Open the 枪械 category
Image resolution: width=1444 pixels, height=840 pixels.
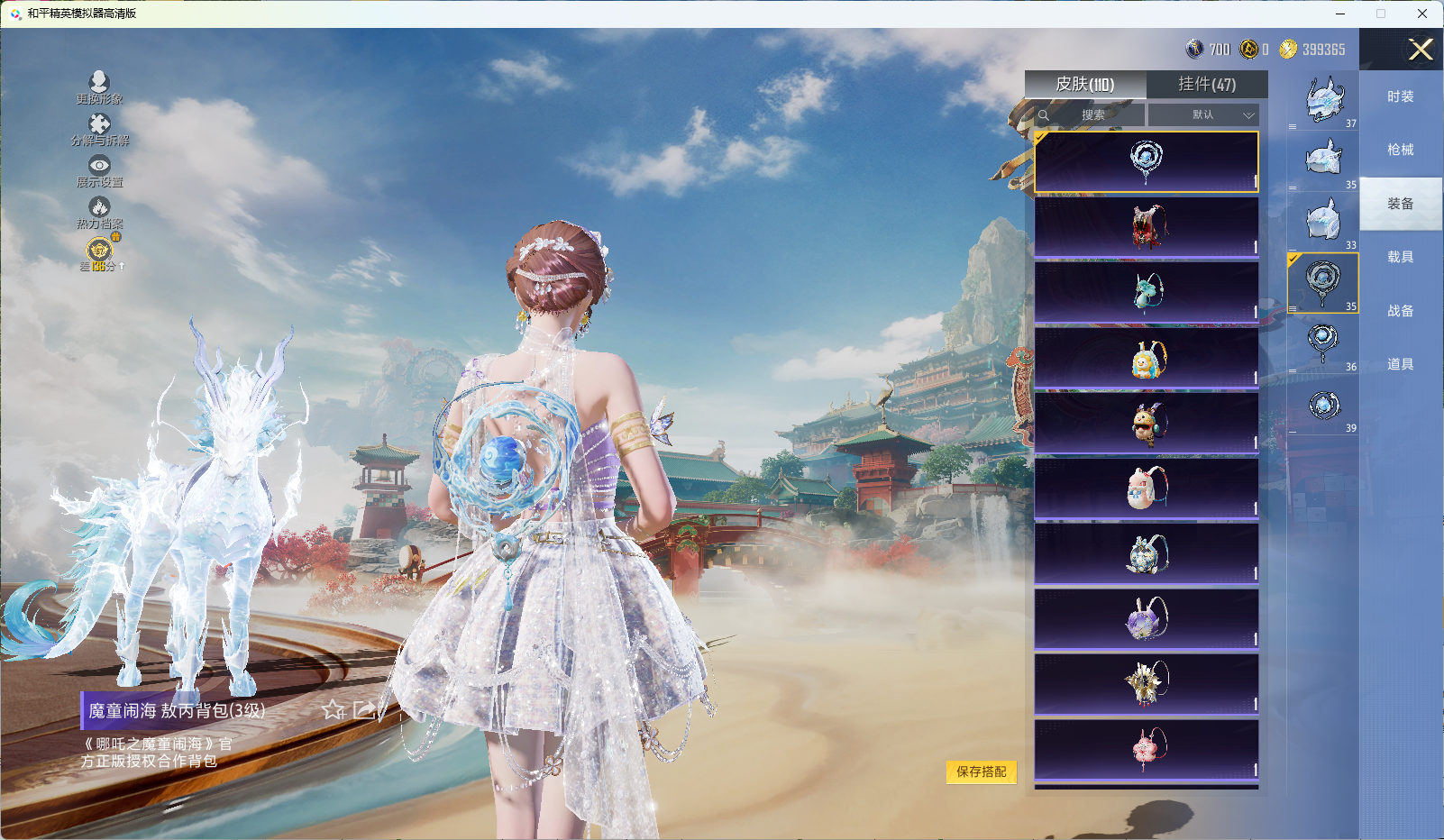tap(1400, 150)
